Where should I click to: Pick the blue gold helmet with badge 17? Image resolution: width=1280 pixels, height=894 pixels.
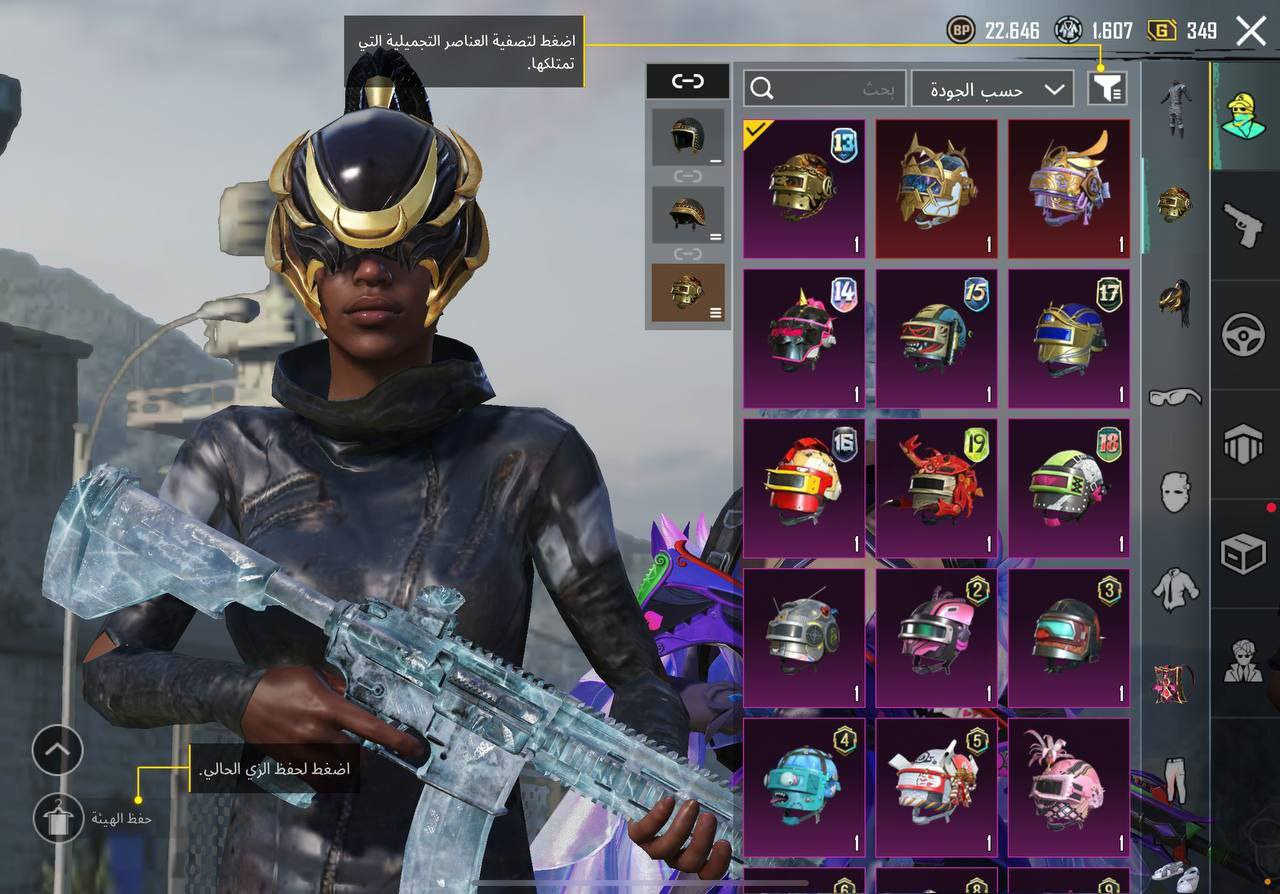(x=1069, y=338)
